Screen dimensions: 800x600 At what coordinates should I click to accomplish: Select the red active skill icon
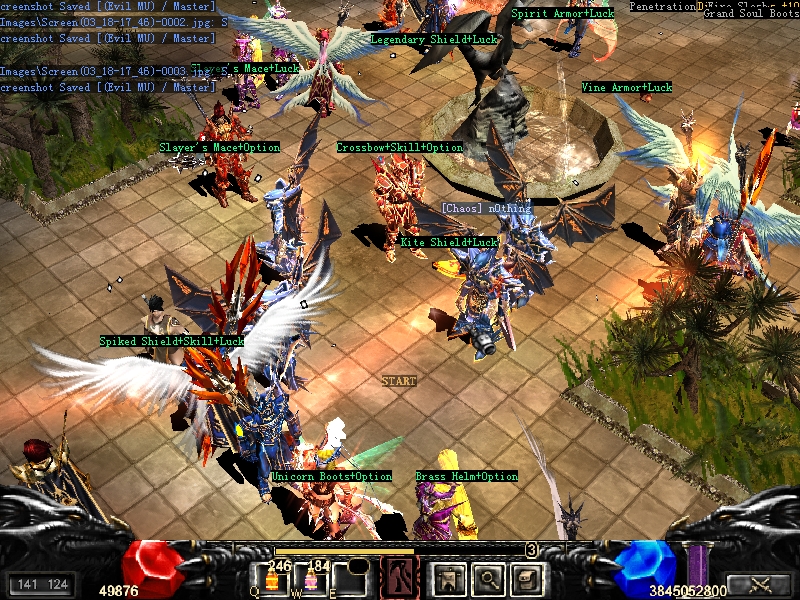402,577
